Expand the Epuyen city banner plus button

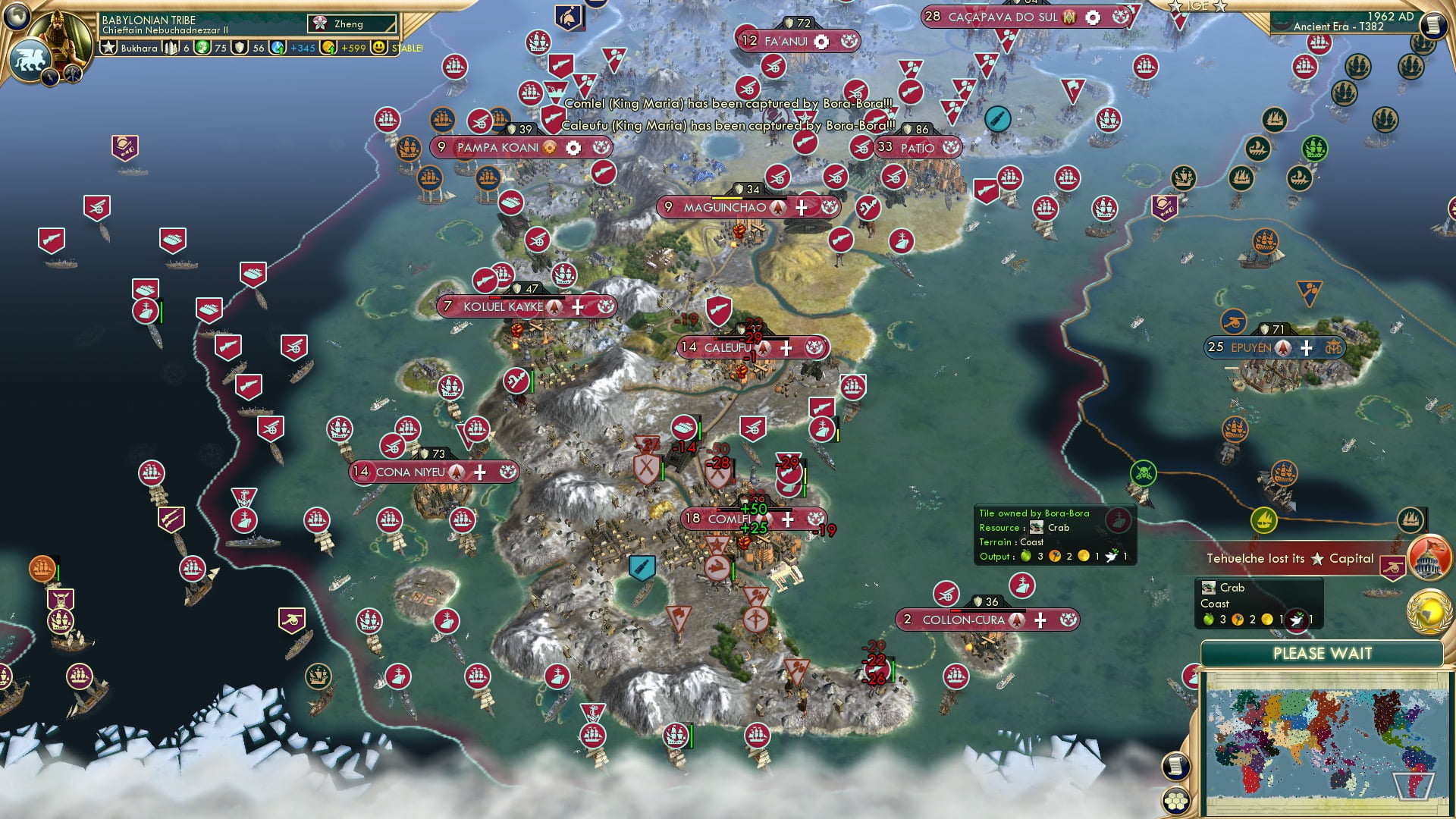tap(1306, 348)
